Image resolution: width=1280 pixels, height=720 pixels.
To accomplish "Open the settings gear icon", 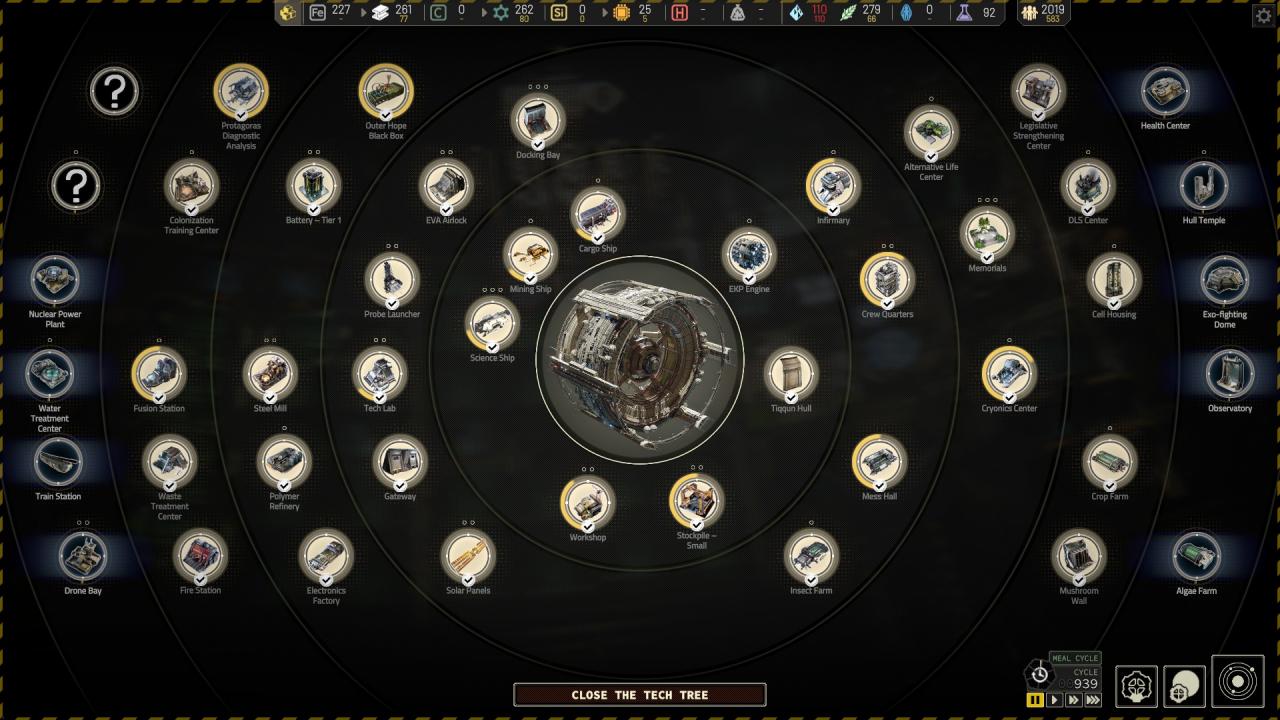I will pos(1263,16).
